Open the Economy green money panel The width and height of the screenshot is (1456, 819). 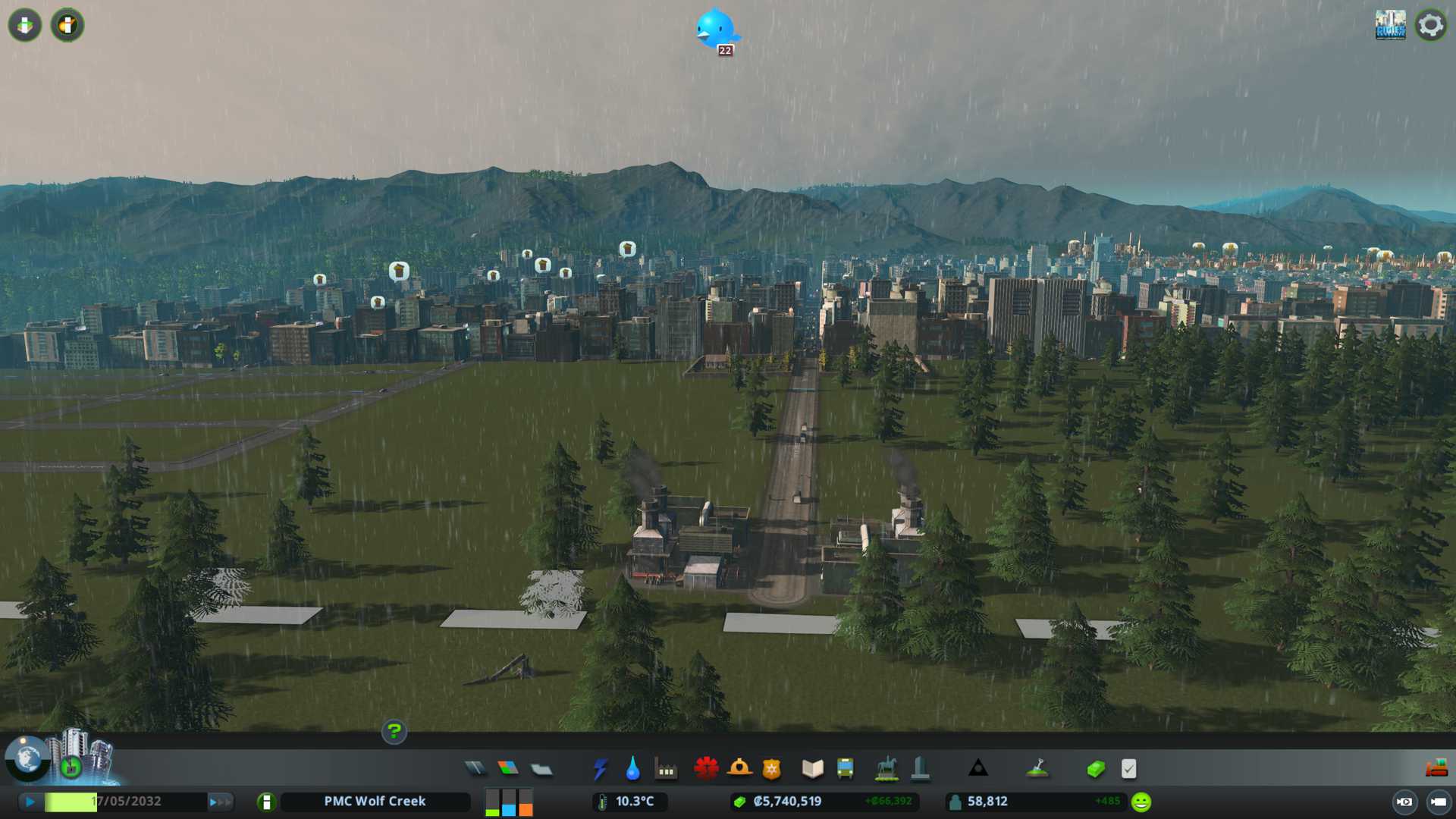tap(1095, 769)
